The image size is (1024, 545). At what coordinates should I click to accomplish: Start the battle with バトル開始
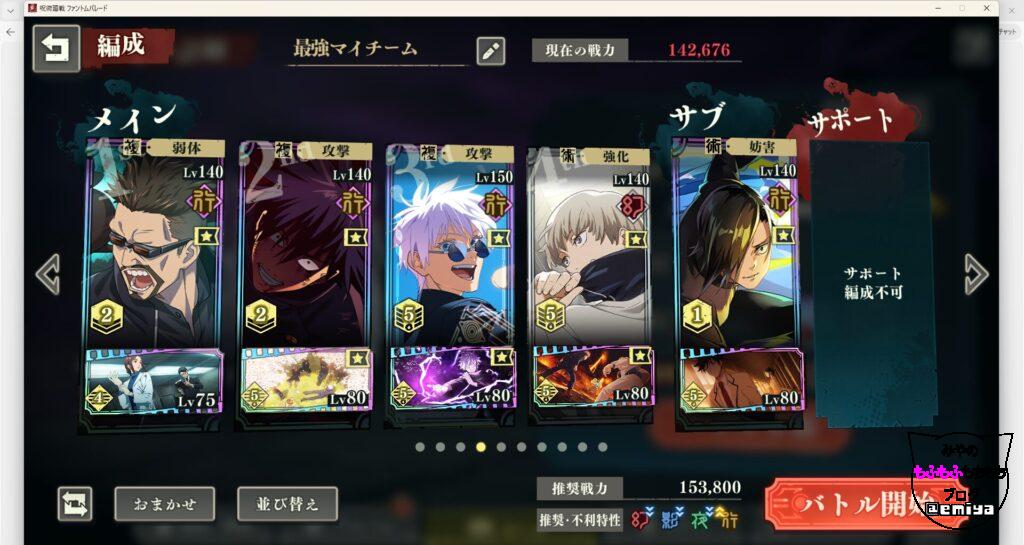click(x=850, y=504)
